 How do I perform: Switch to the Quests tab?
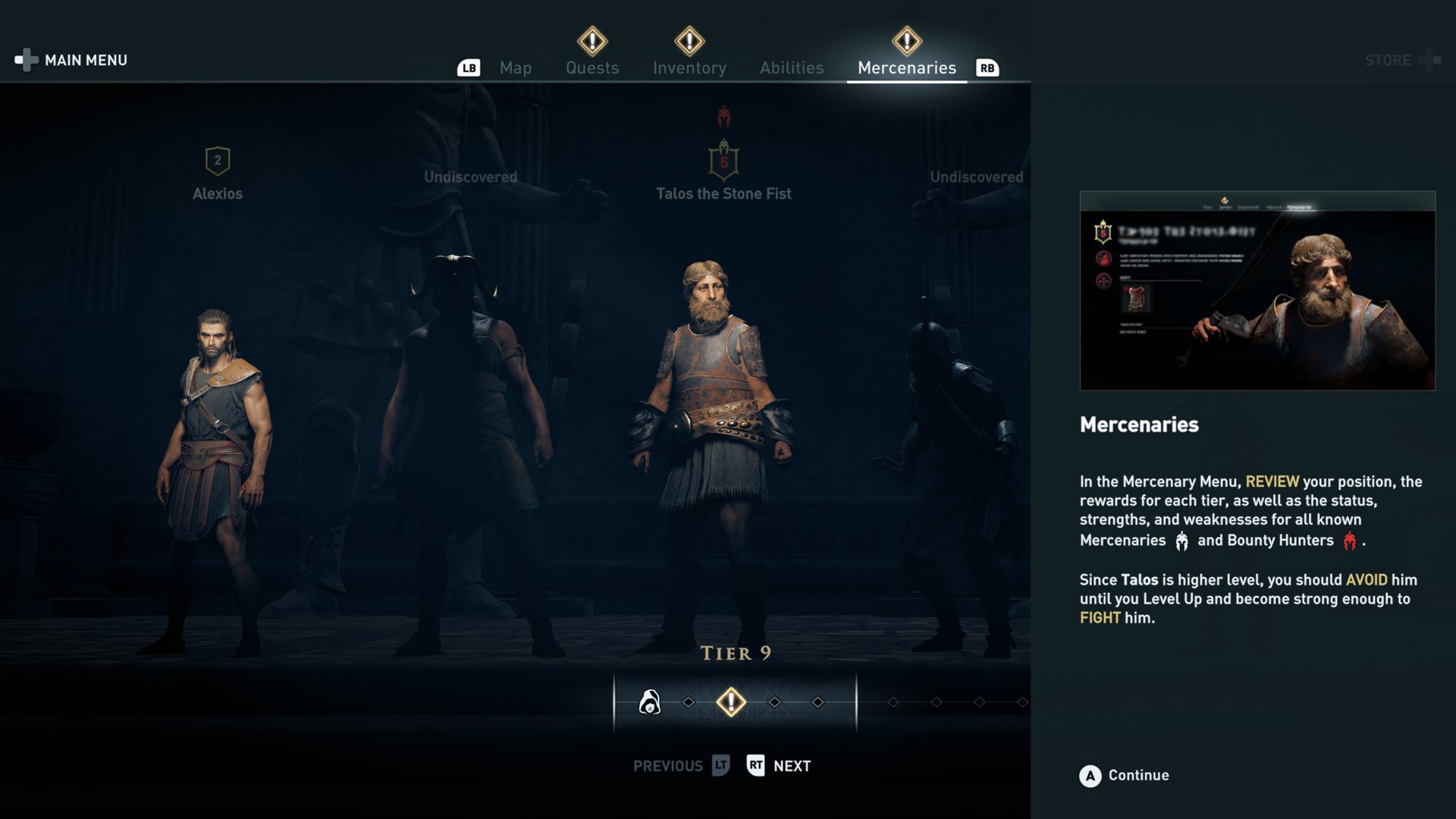point(592,68)
